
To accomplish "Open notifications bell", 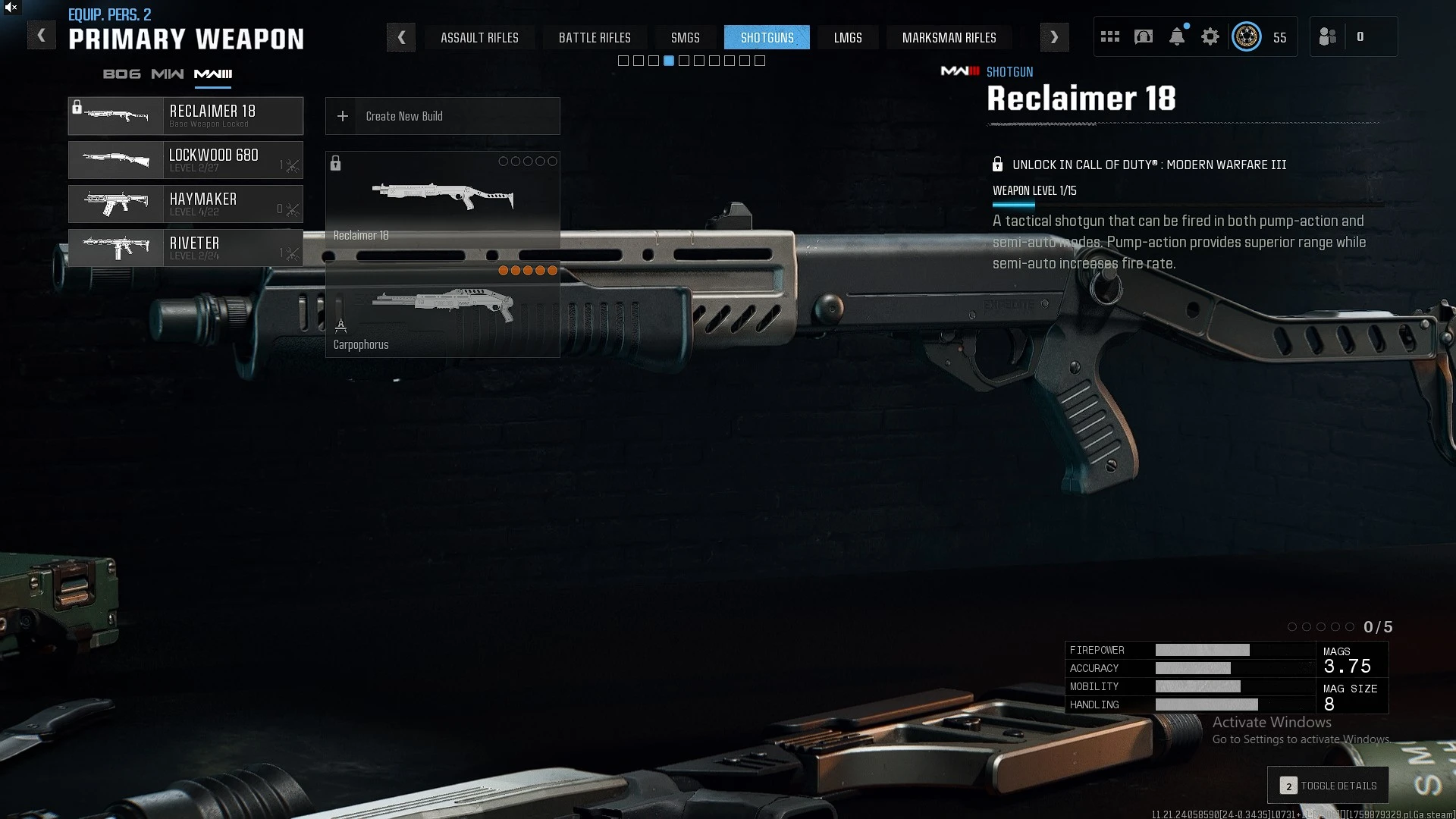I will point(1177,36).
